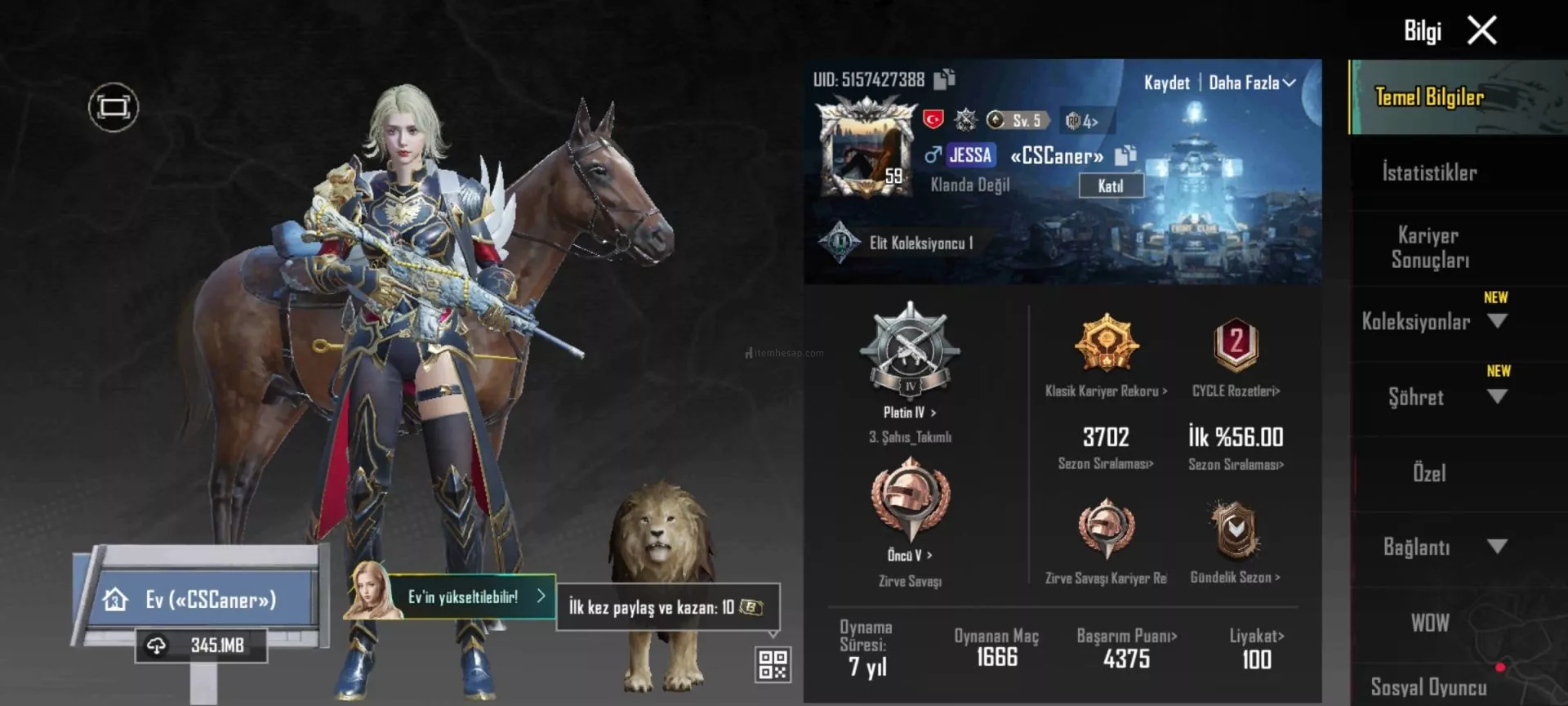View Klasik Kariyer Rekoru
The width and height of the screenshot is (1568, 706).
1106,391
